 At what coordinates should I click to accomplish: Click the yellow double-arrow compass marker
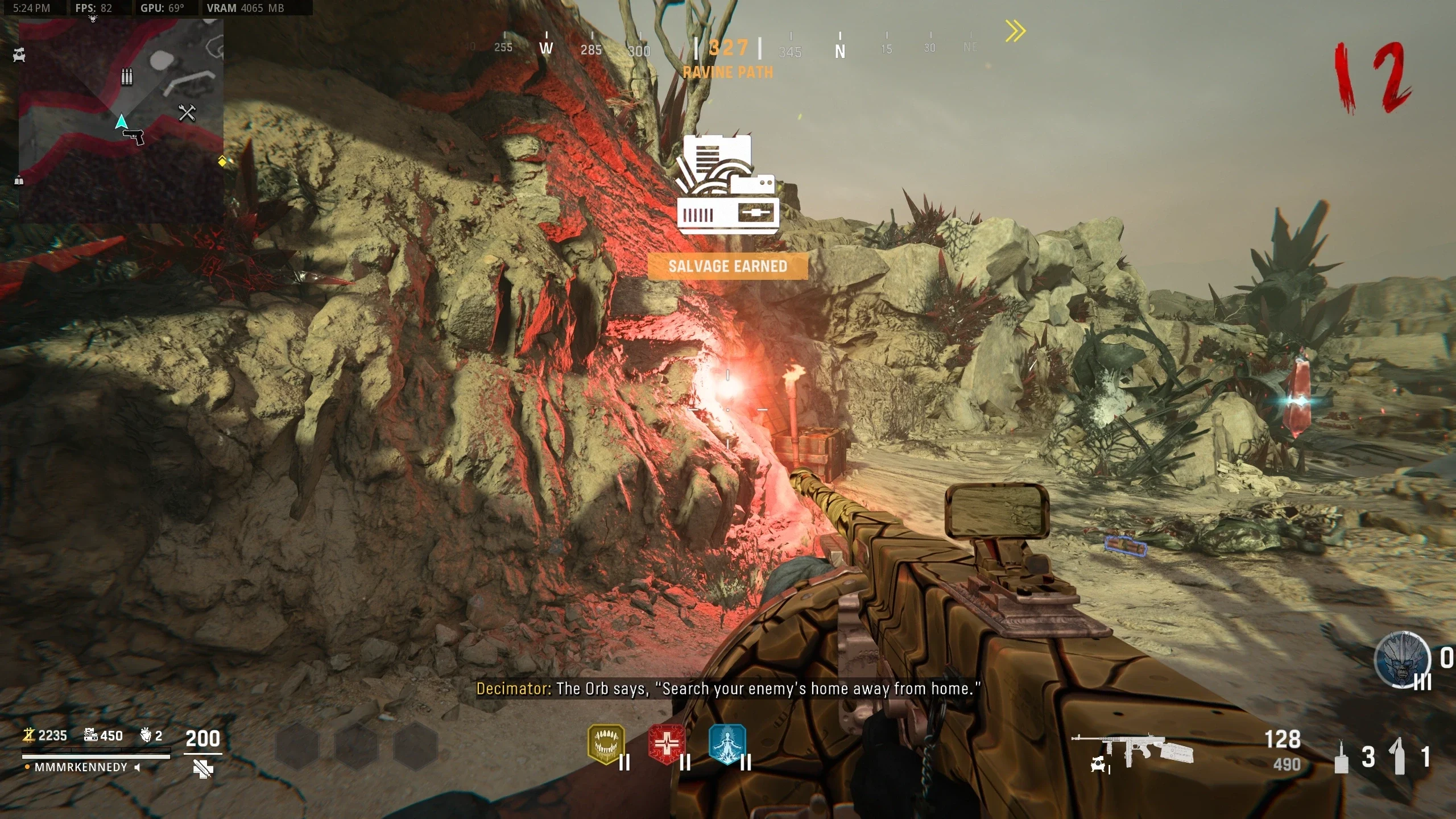(x=1015, y=31)
